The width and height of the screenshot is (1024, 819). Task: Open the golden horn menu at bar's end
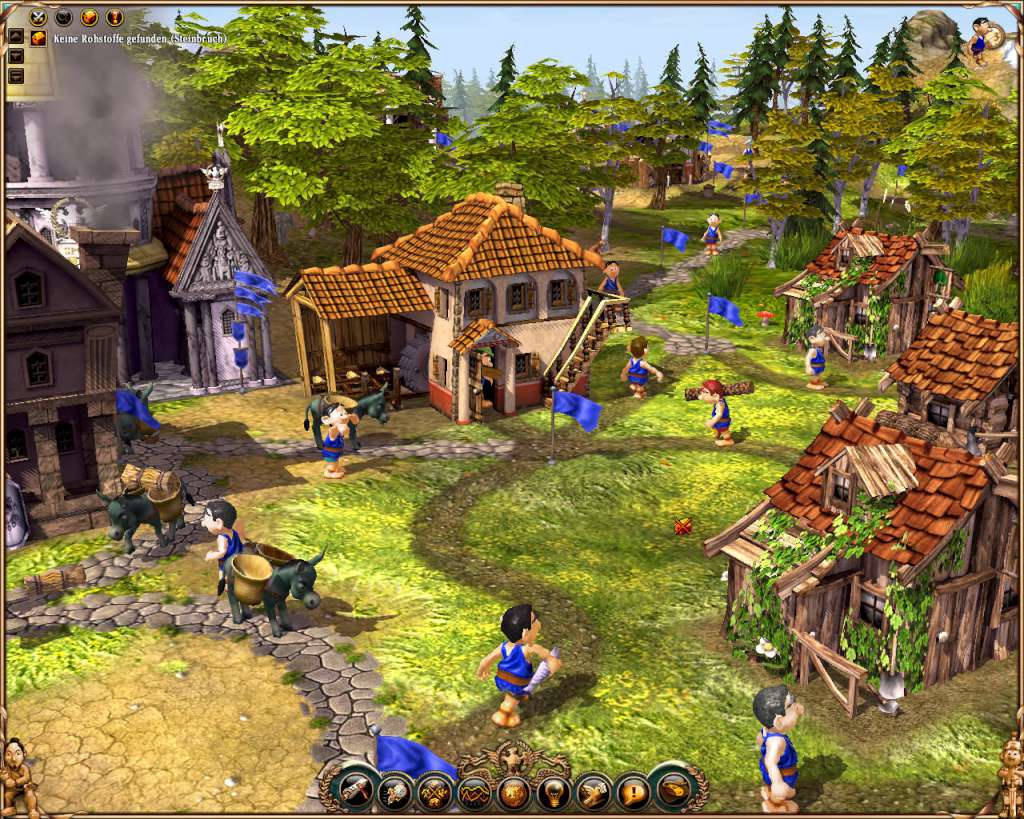673,789
